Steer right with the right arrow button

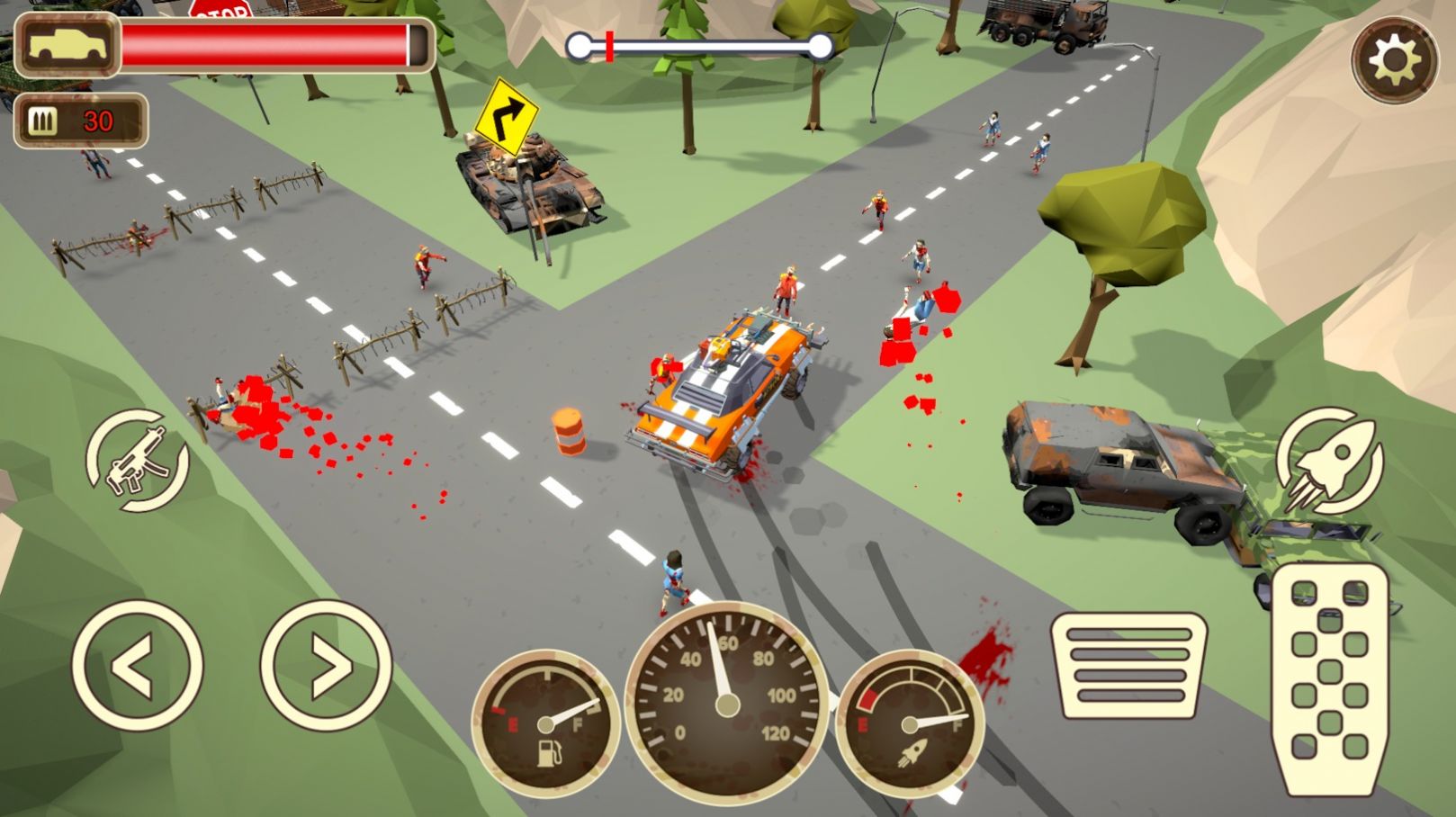[327, 666]
